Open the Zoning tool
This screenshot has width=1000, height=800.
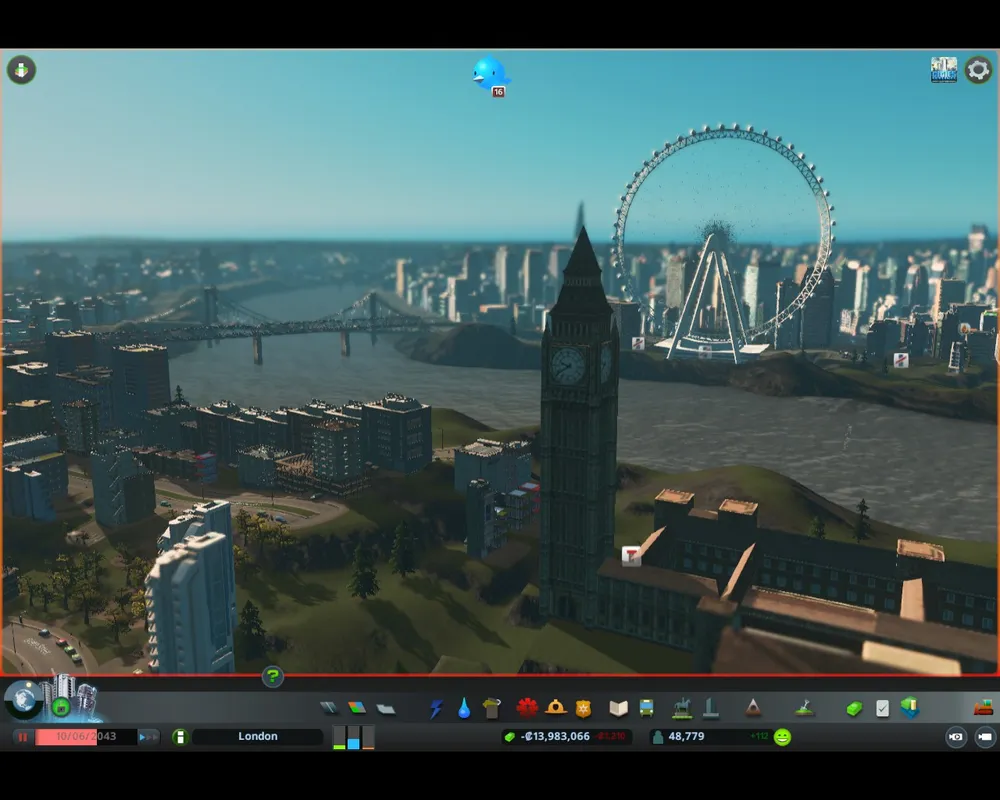tap(357, 708)
